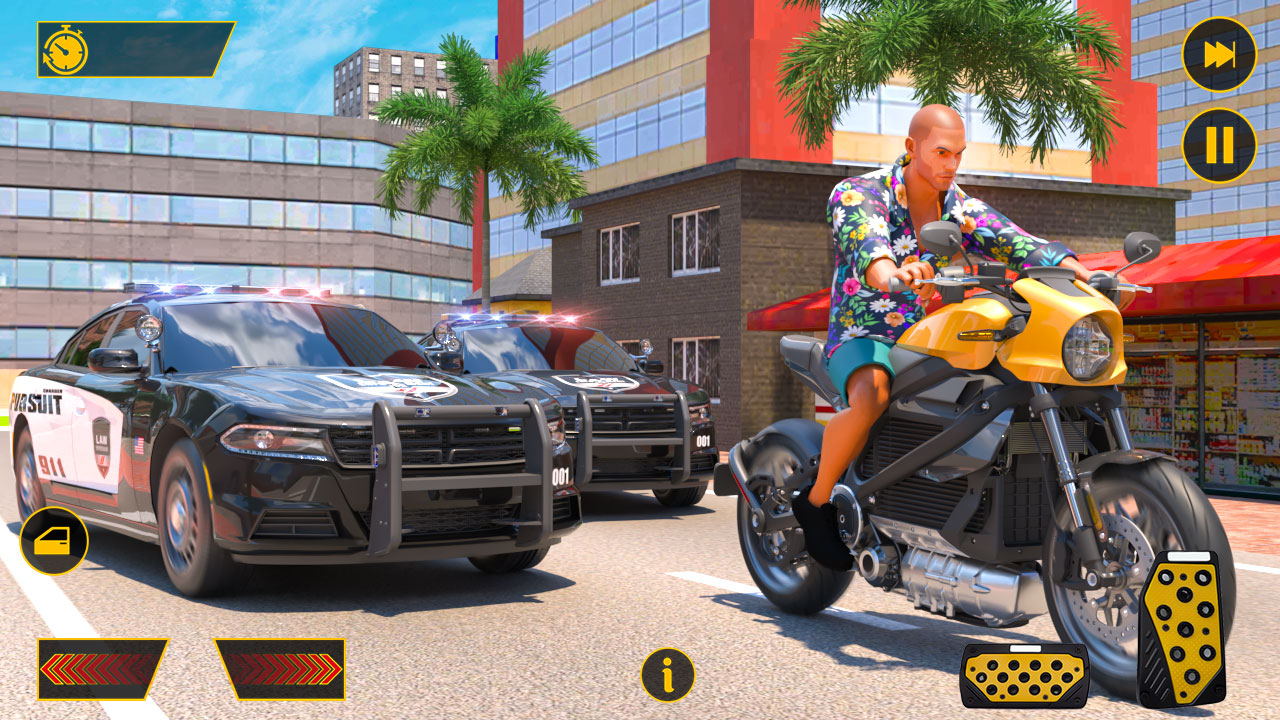Toggle the driver out of the bike

[x=55, y=539]
